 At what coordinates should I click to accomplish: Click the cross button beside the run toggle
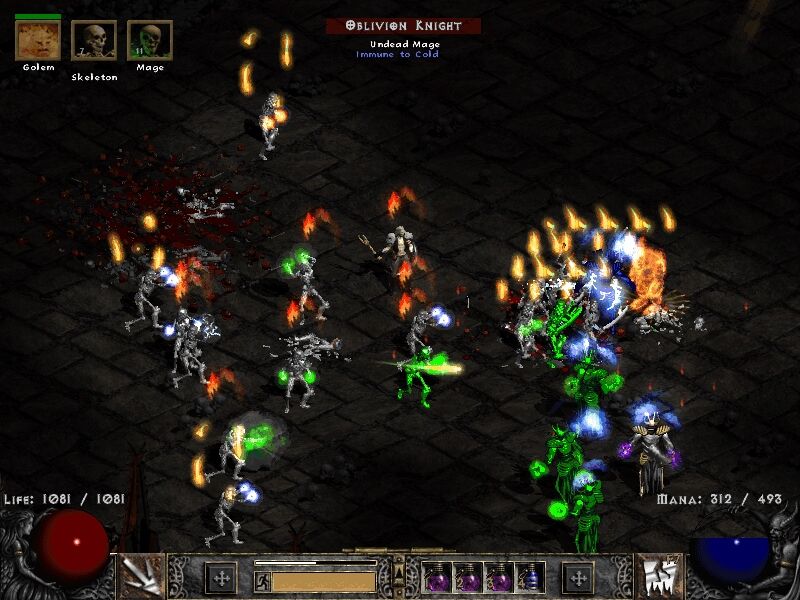coord(220,577)
